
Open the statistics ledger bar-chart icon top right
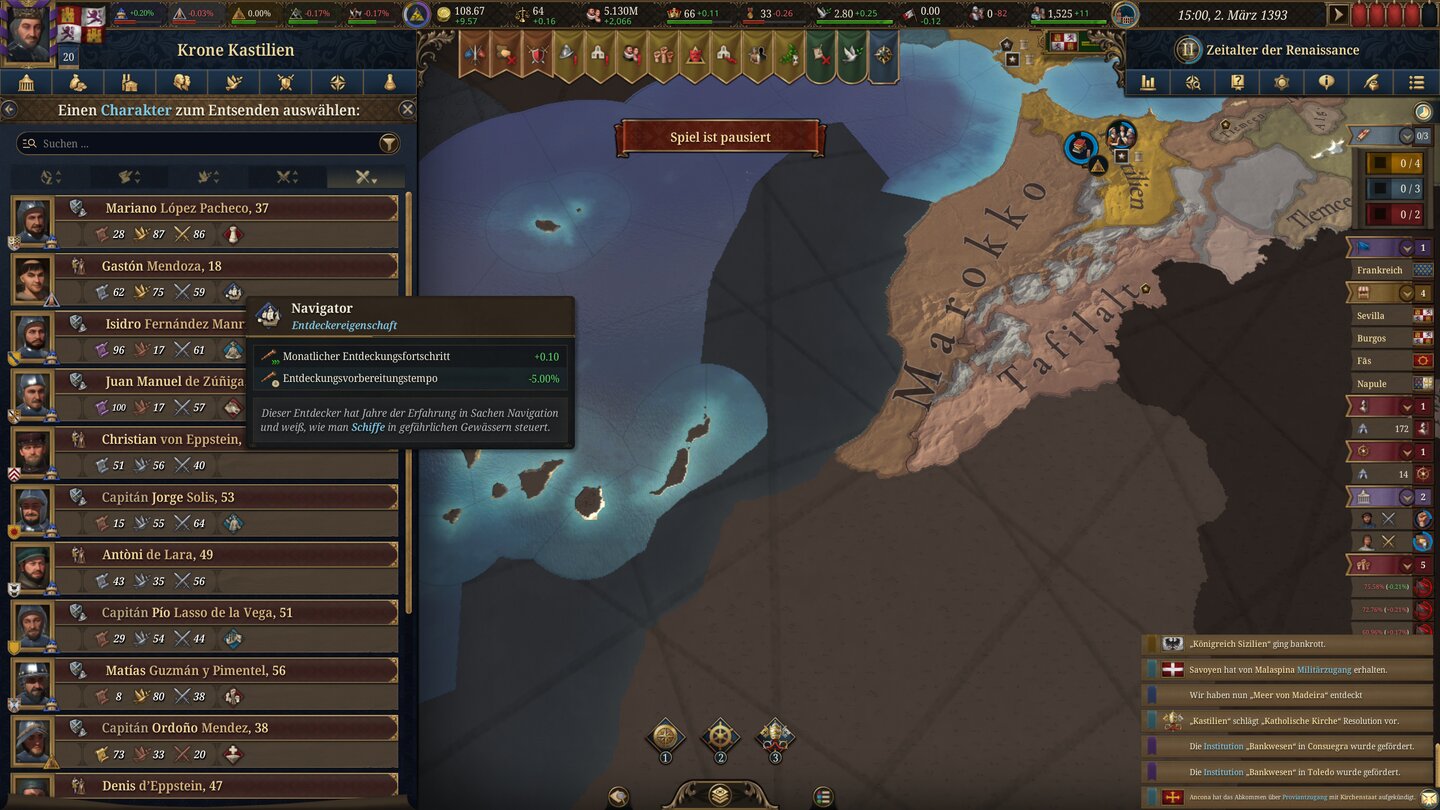tap(1148, 82)
